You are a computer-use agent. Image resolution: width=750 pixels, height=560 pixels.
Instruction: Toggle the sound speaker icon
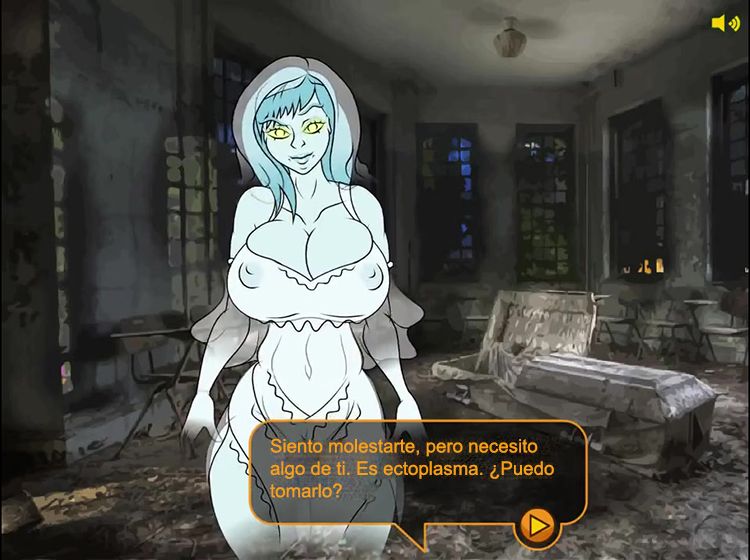click(724, 23)
